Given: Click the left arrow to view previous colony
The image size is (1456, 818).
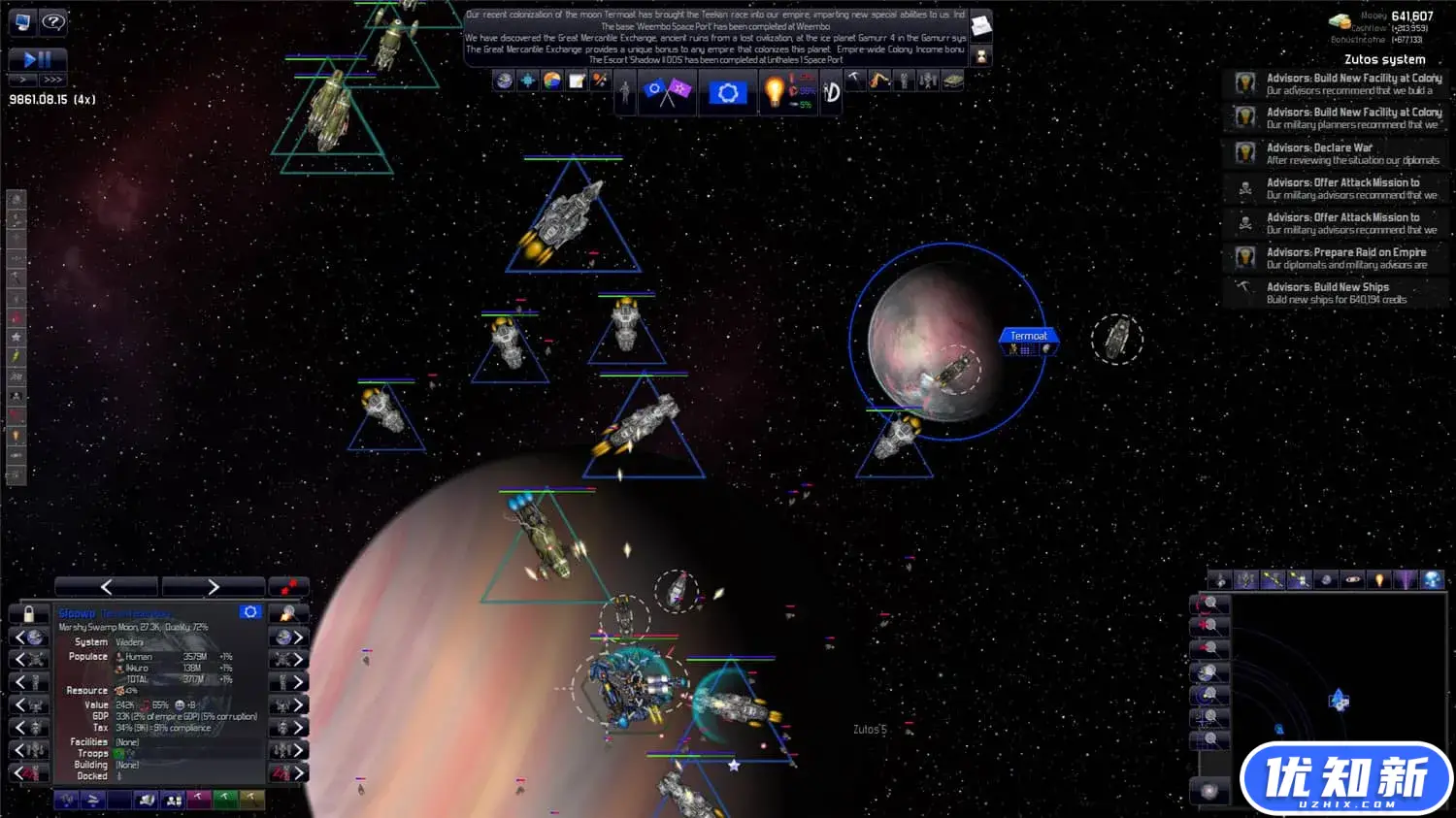Looking at the screenshot, I should [x=105, y=586].
